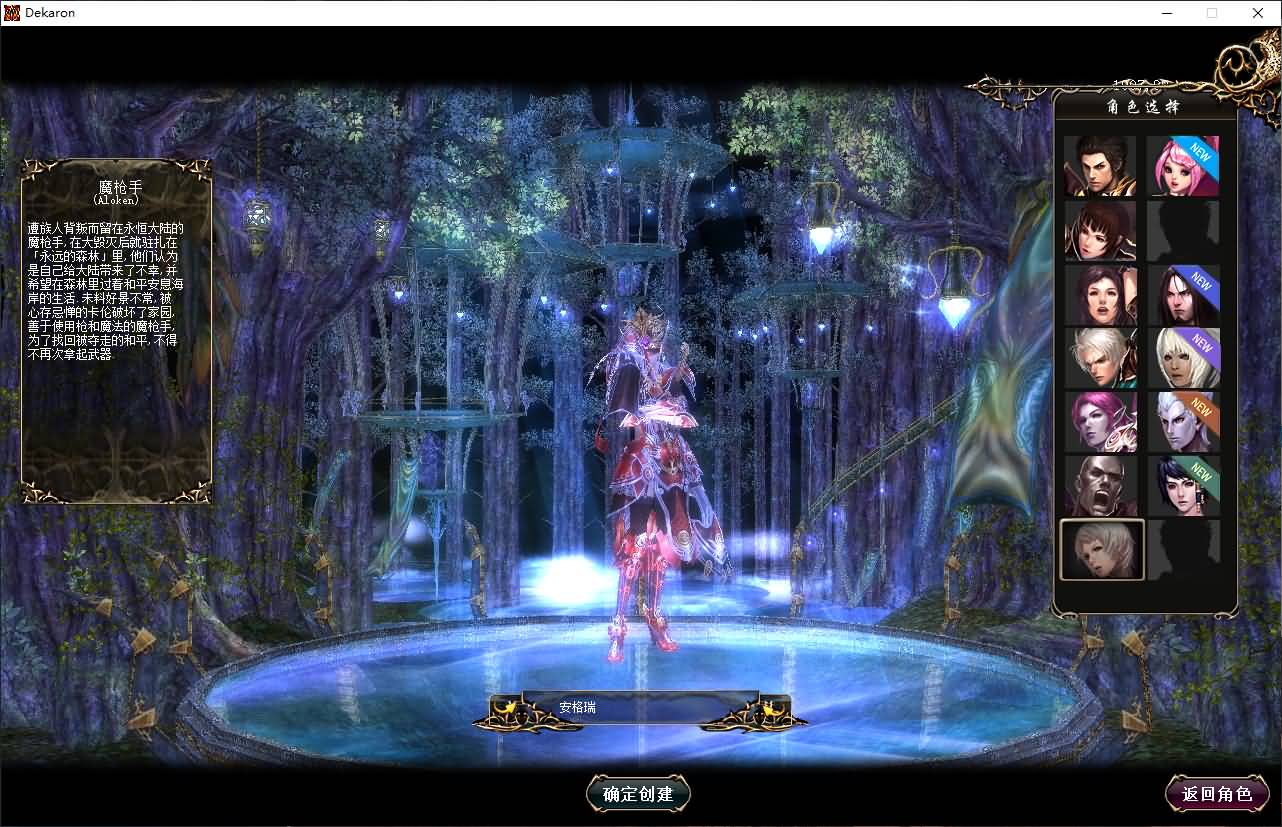
Task: Click the Dekaron logo in the title bar
Action: point(11,12)
